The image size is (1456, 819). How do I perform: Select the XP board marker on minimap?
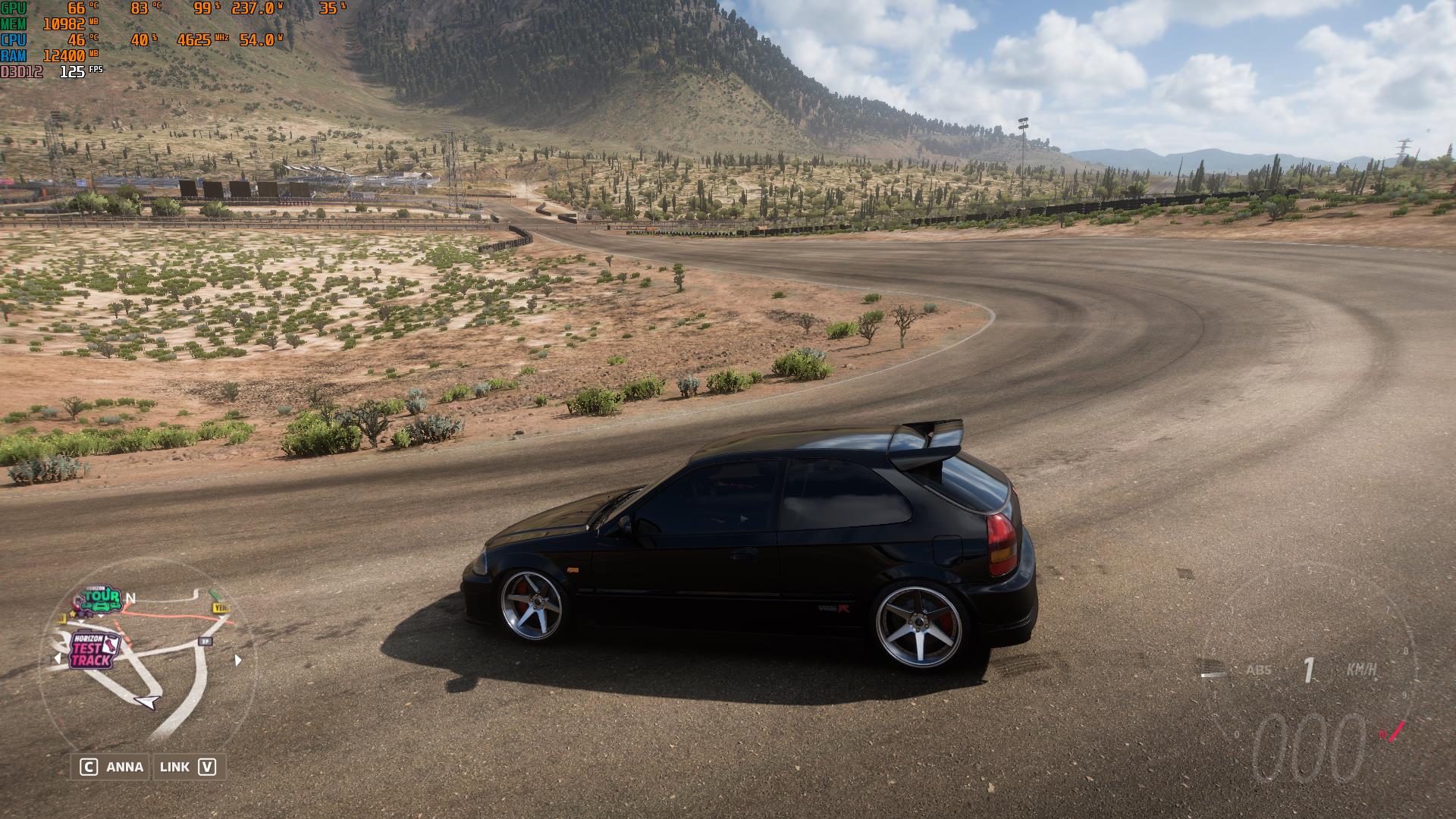point(205,641)
